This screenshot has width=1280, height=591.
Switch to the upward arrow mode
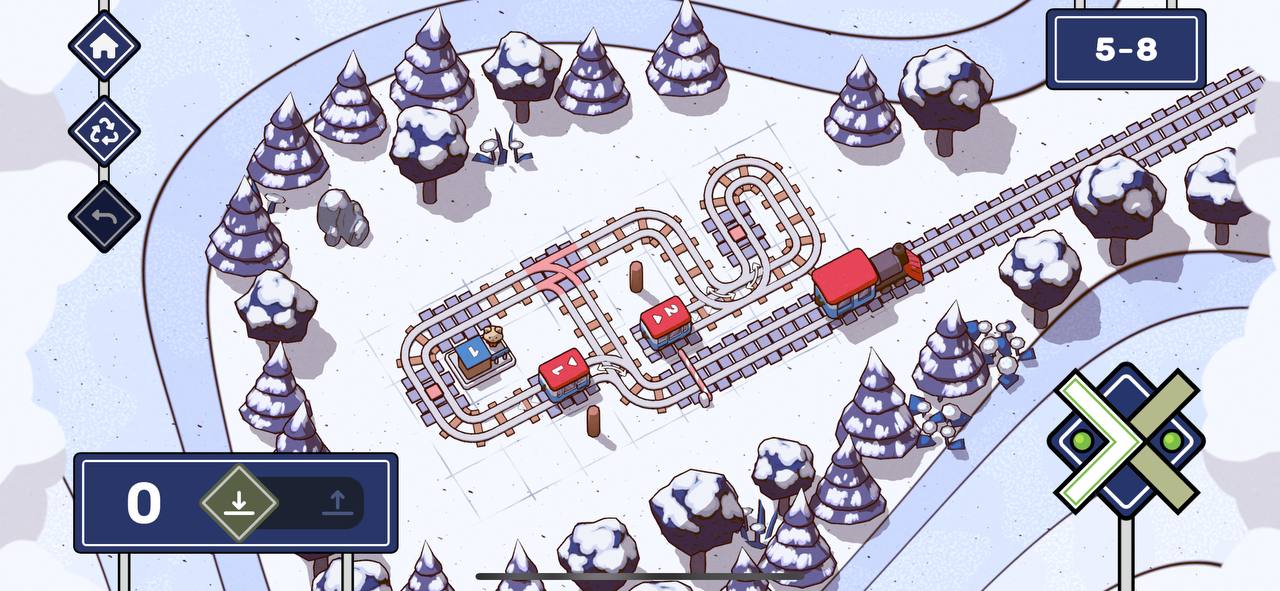[x=337, y=502]
